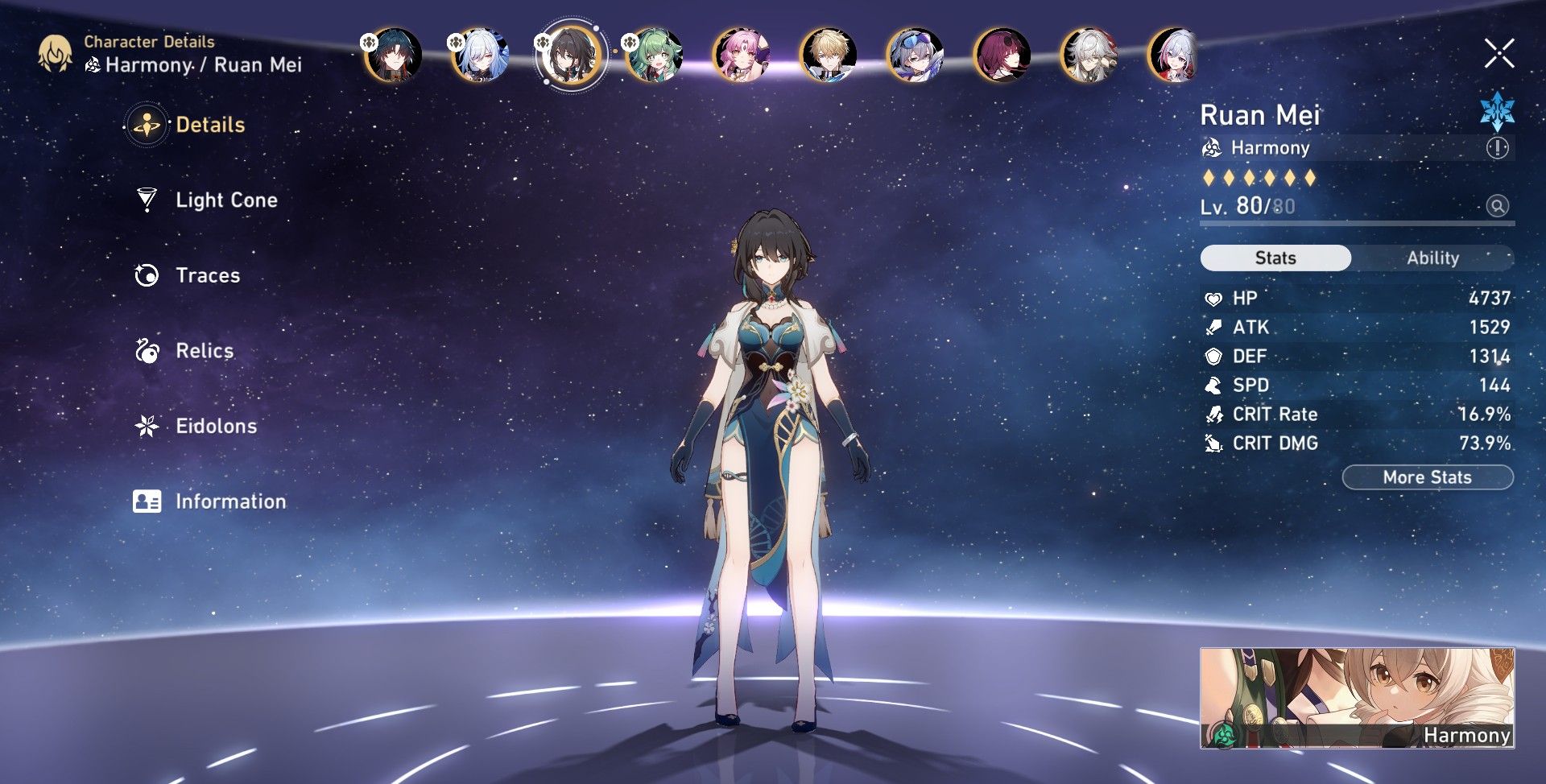Open the Harmony path info icon

(x=1497, y=148)
